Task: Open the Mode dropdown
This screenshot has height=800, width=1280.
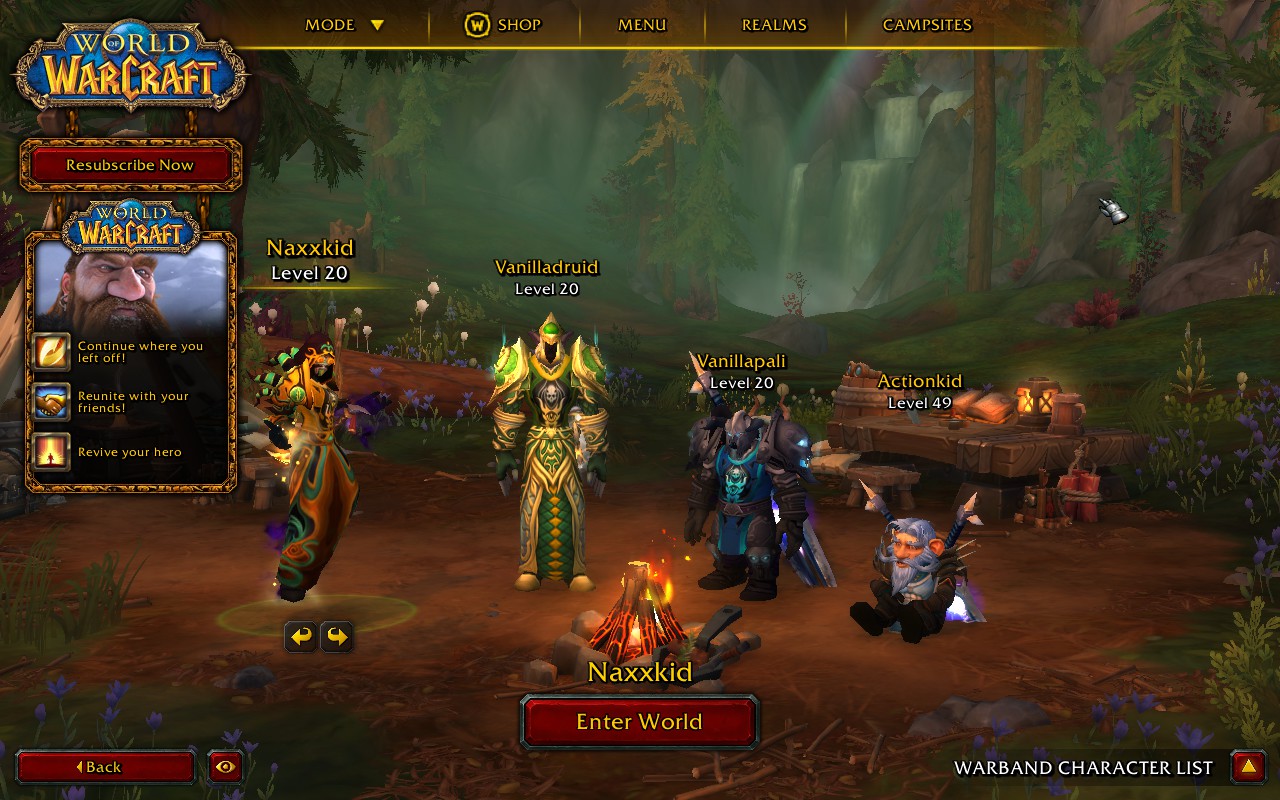Action: tap(344, 25)
